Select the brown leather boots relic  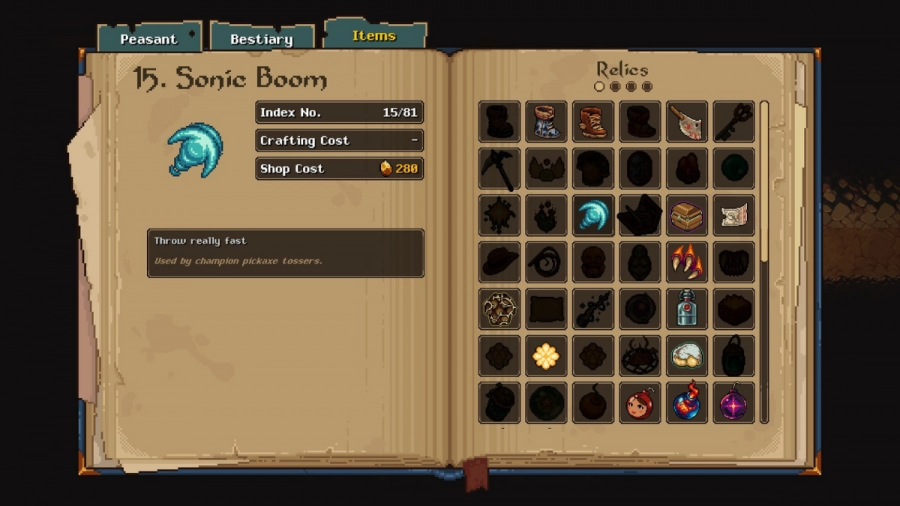[593, 122]
